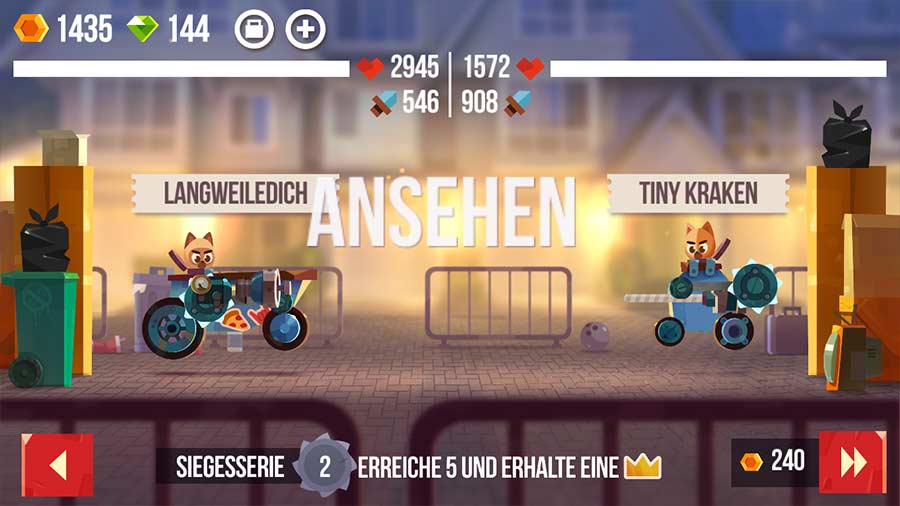Go back with the red left arrow
The width and height of the screenshot is (900, 506).
click(x=57, y=464)
